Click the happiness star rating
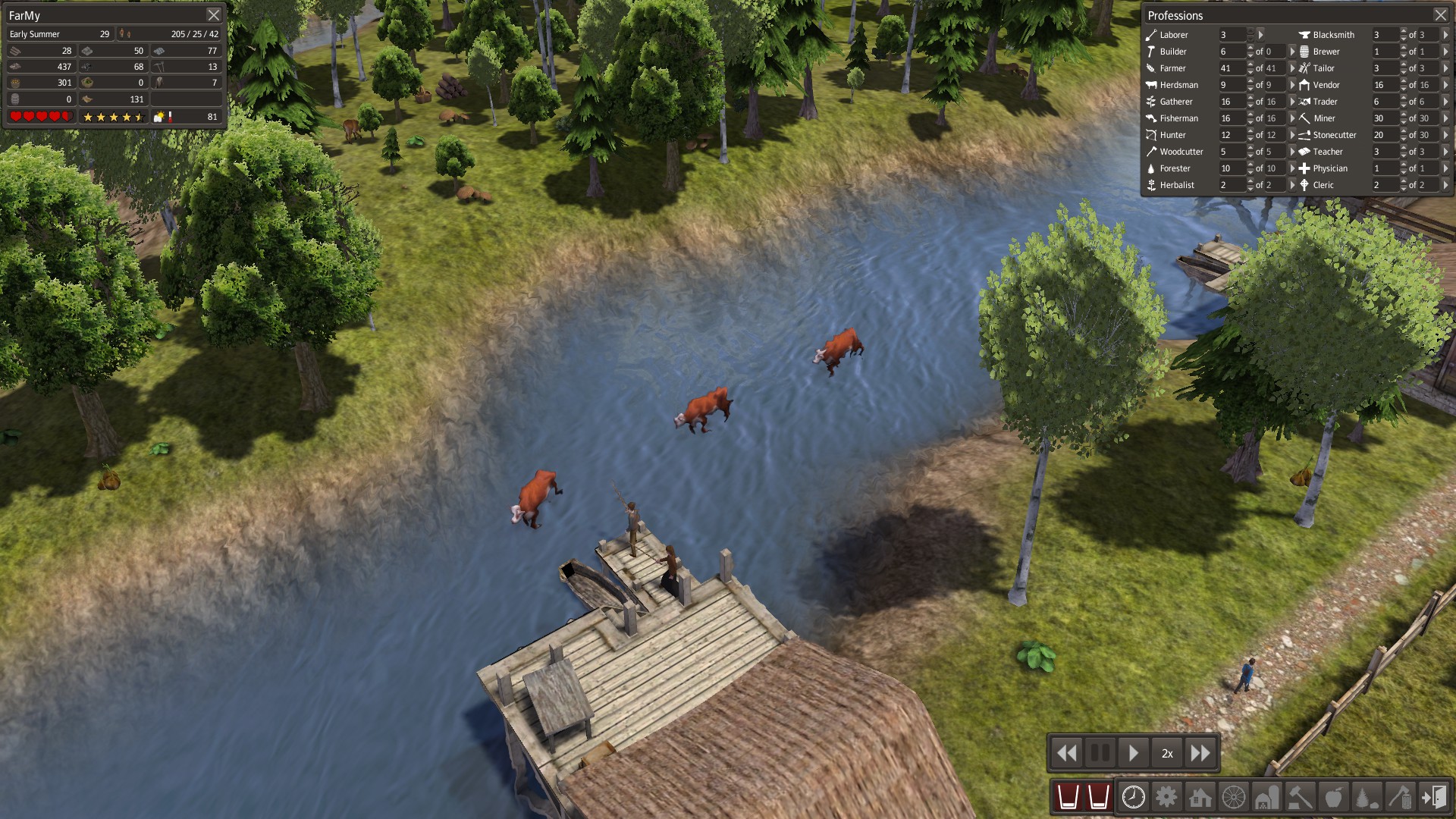 (114, 118)
